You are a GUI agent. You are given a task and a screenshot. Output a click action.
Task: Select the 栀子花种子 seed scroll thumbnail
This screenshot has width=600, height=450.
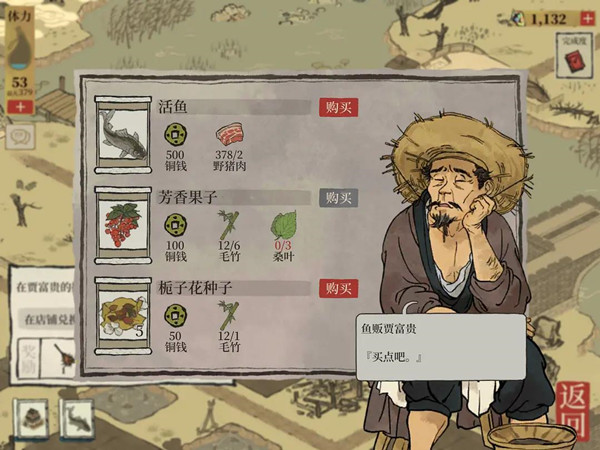click(123, 317)
